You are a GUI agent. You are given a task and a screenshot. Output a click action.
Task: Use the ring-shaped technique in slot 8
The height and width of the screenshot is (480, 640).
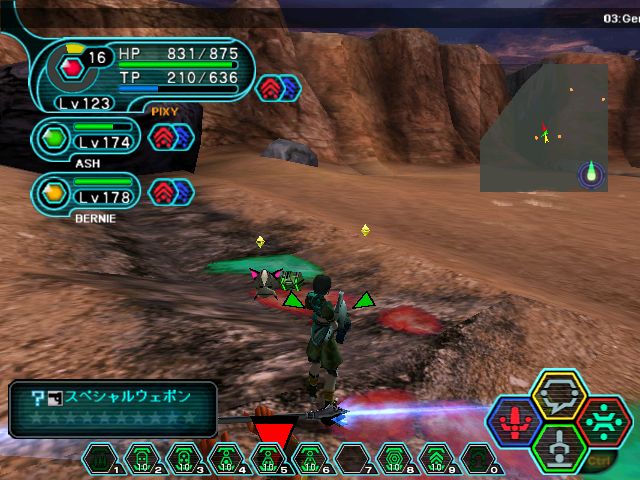[394, 459]
